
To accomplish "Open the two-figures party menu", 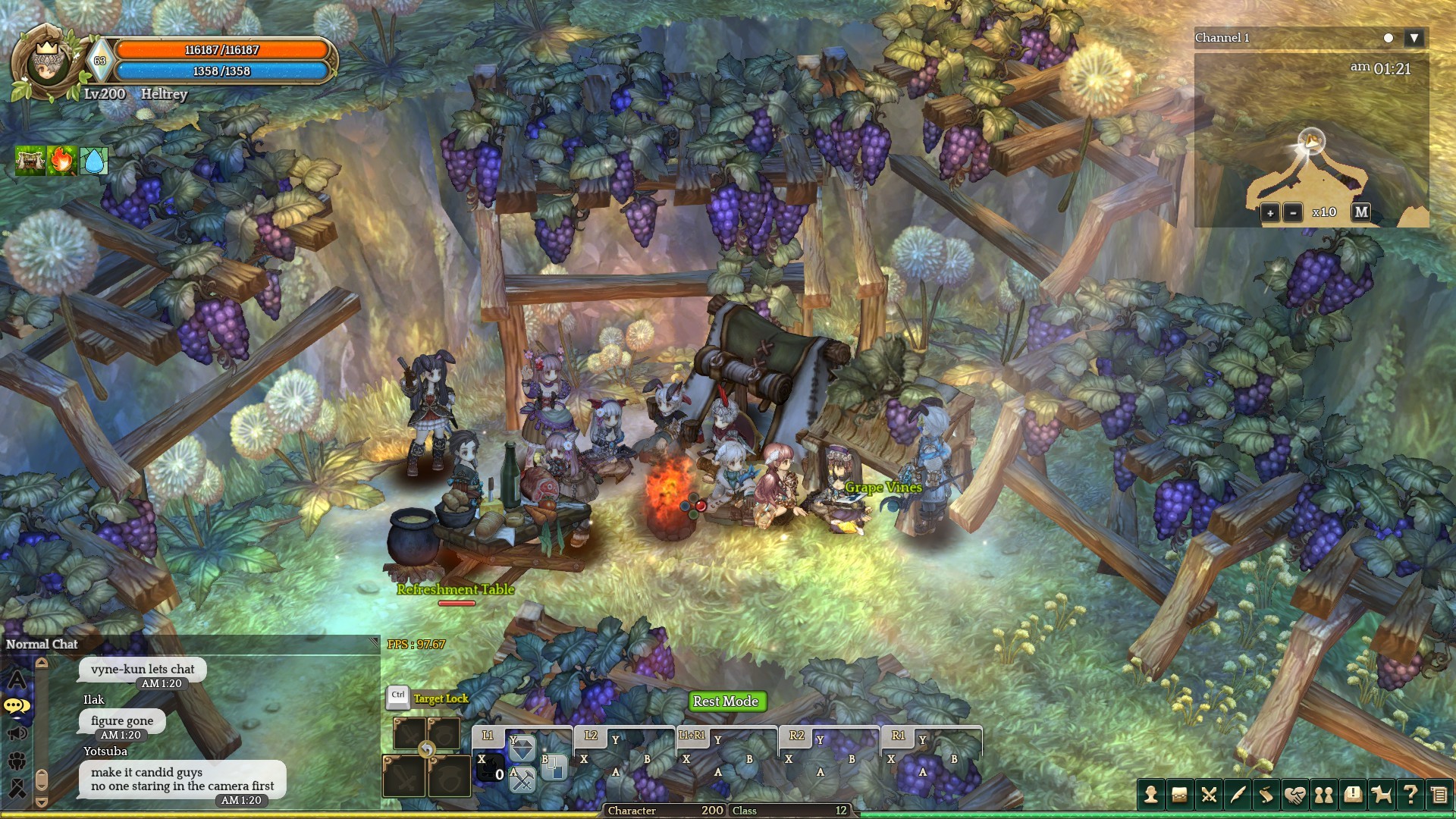I will point(1324,794).
